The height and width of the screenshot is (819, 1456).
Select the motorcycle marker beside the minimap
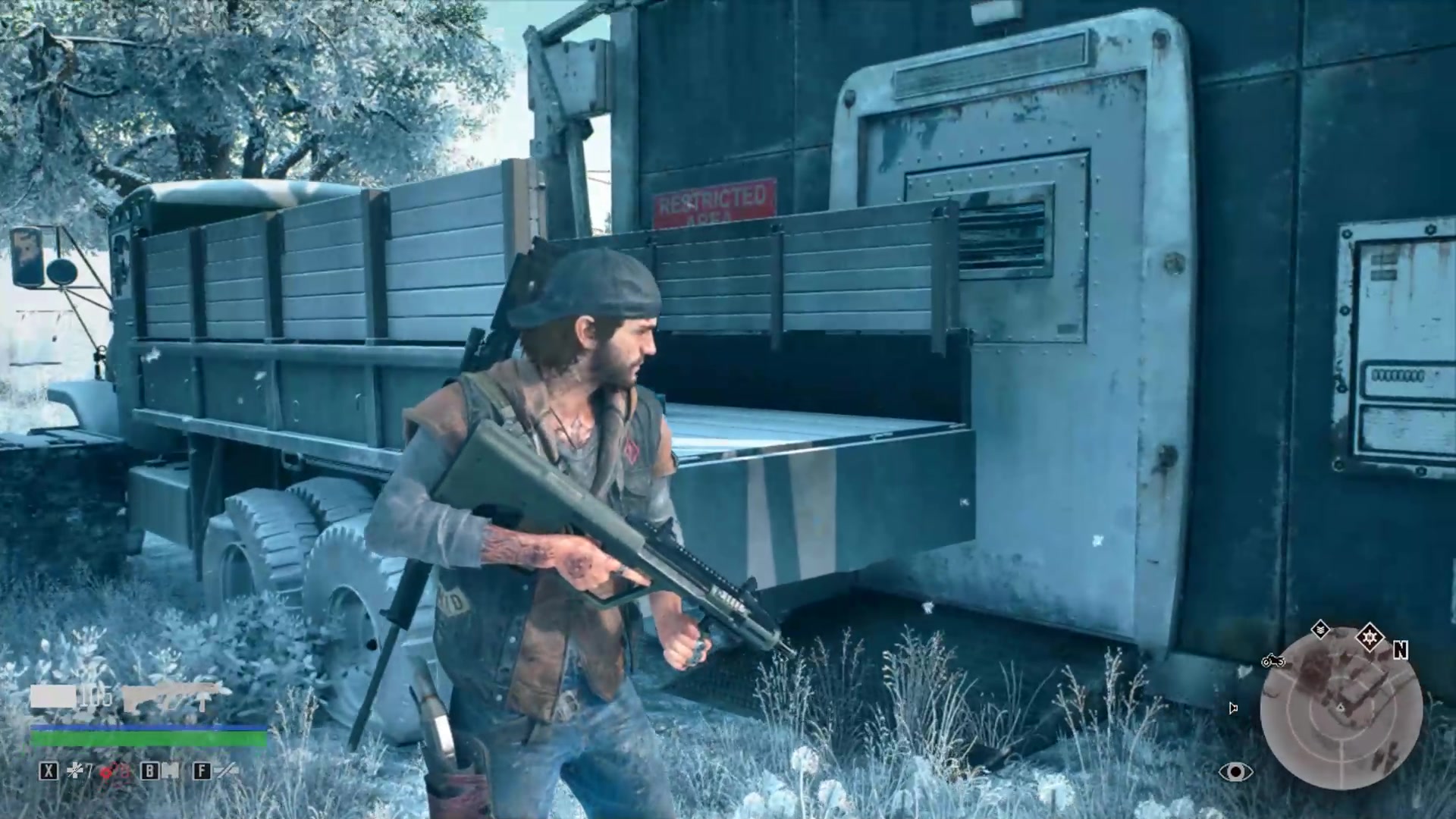pyautogui.click(x=1273, y=661)
